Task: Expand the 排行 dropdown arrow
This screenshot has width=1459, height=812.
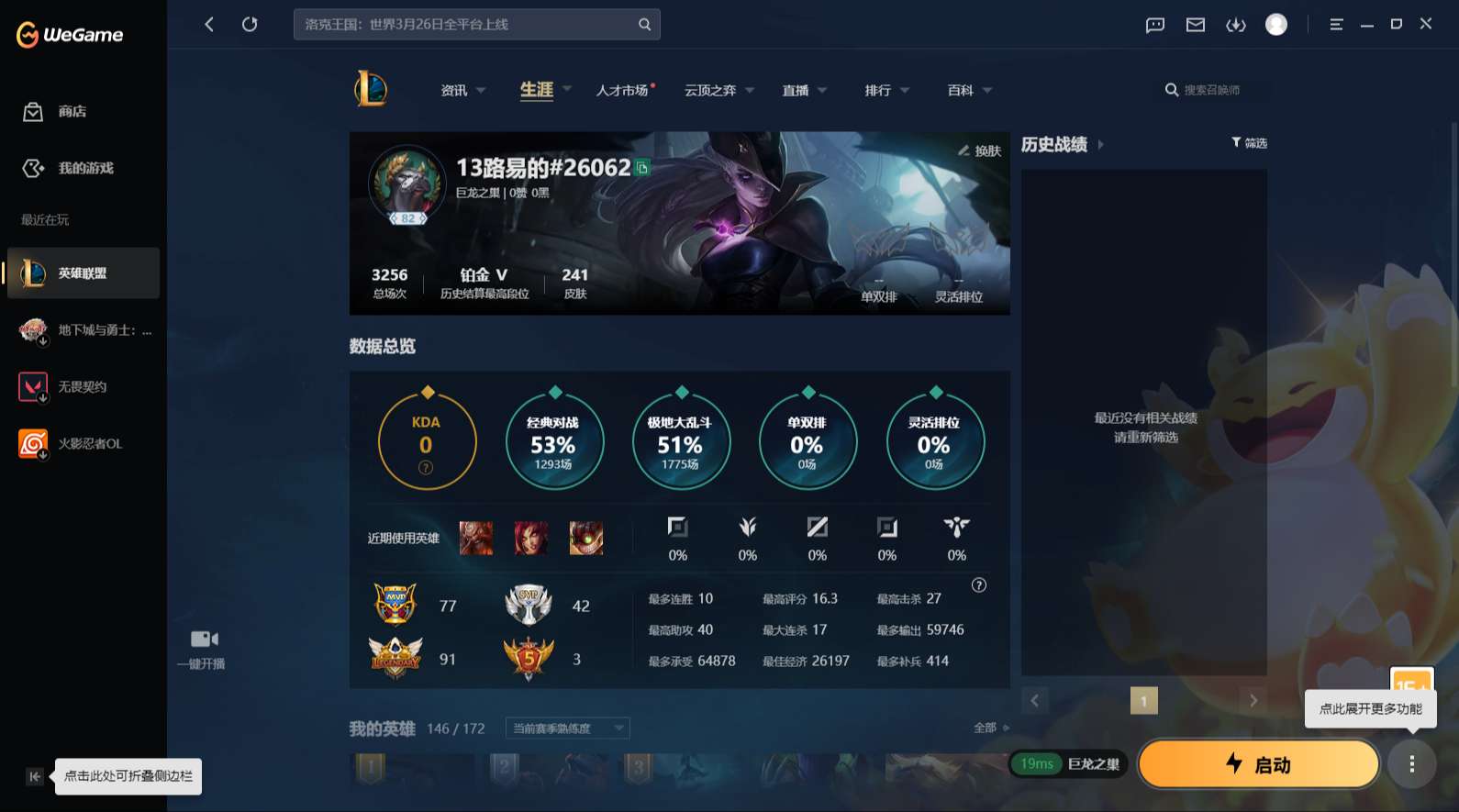Action: [906, 90]
